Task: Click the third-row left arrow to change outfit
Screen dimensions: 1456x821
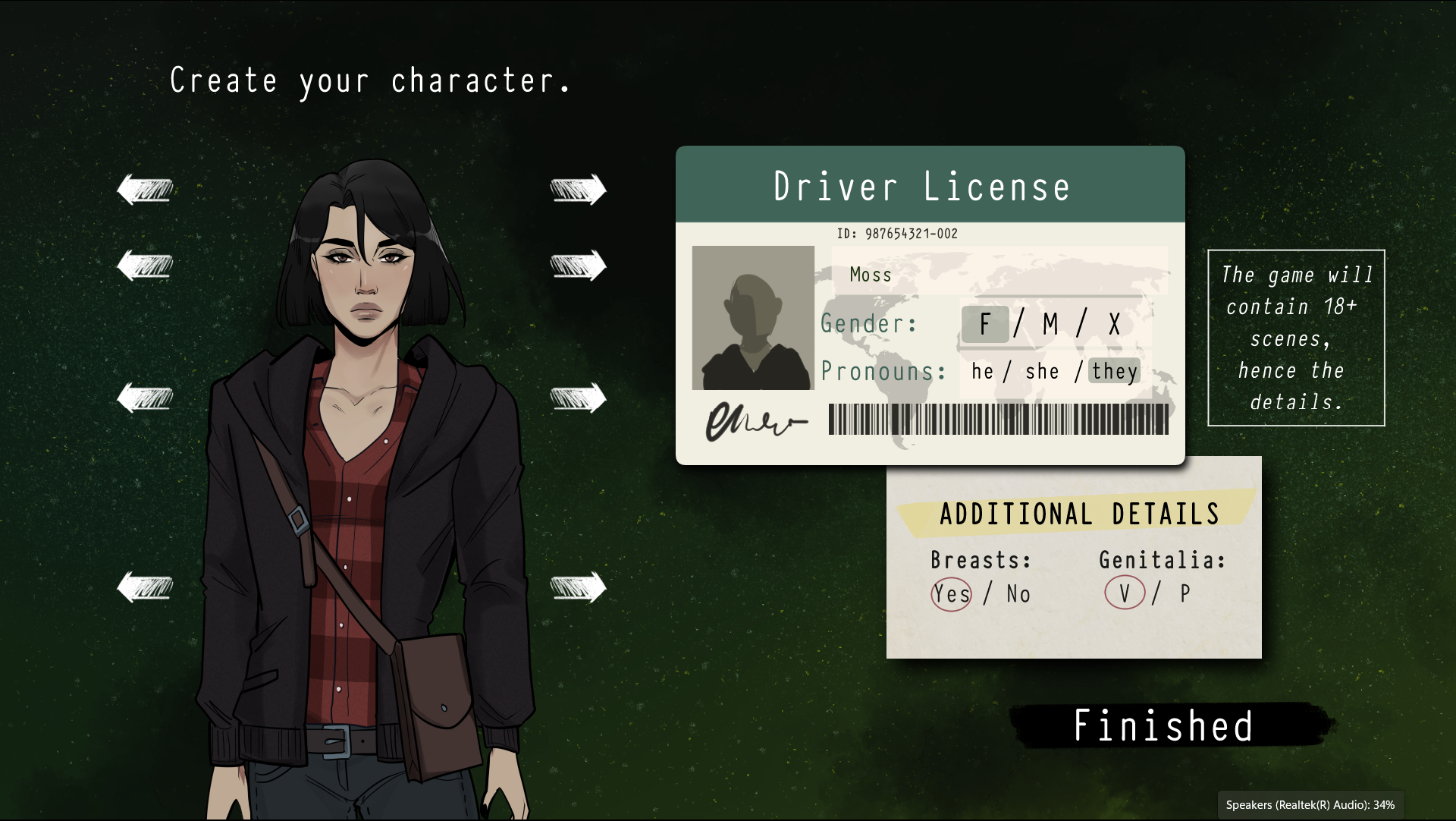Action: [146, 395]
